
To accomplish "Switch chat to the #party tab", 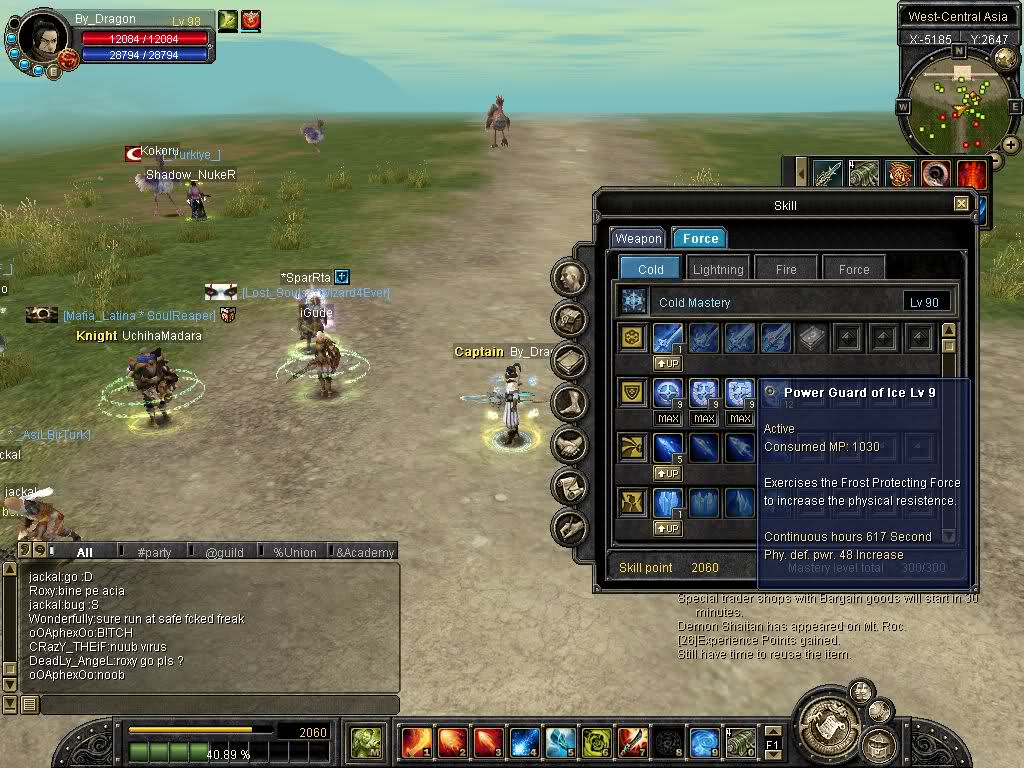I will [154, 552].
